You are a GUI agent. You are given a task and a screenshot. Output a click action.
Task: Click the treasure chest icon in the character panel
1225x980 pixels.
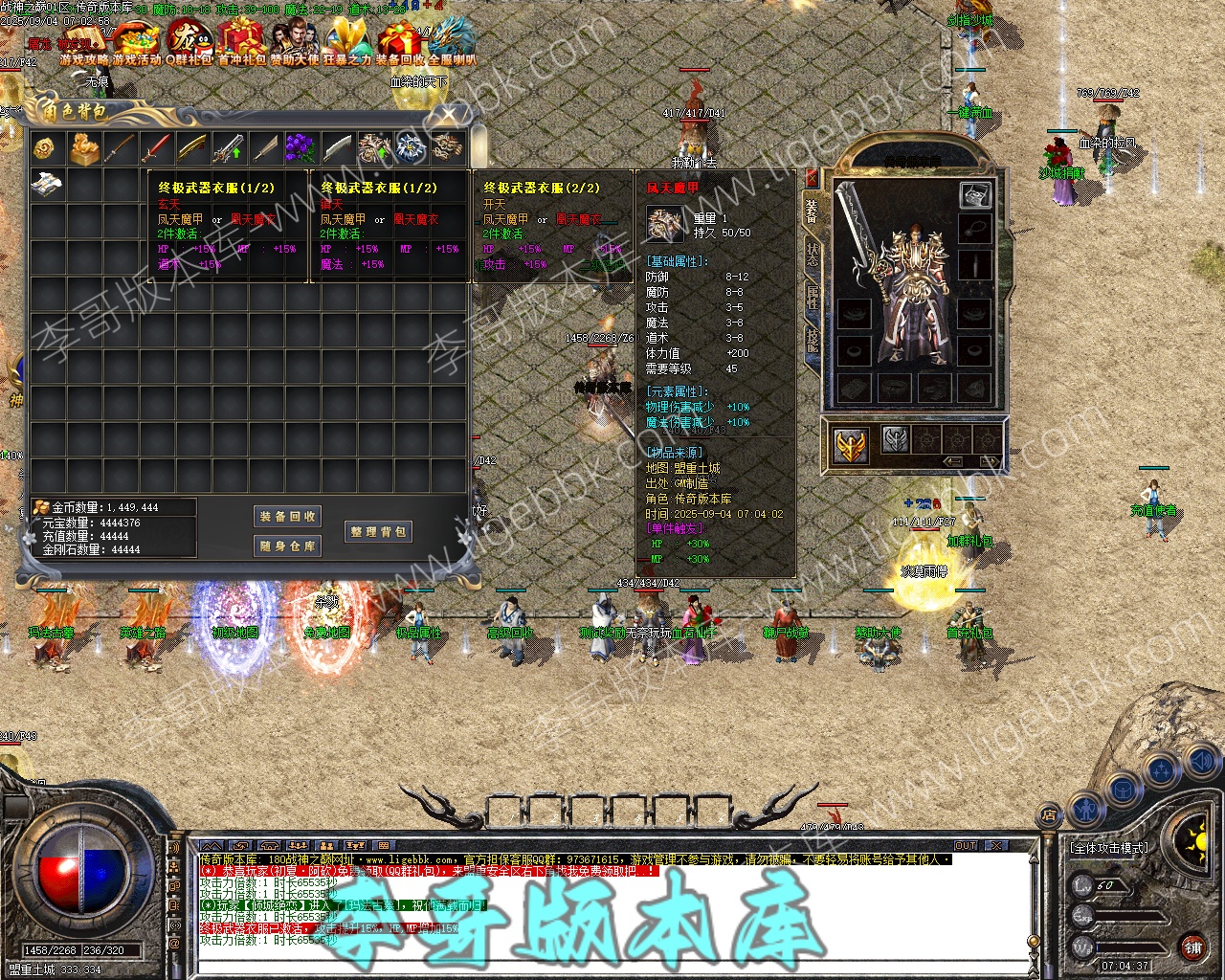click(x=975, y=195)
